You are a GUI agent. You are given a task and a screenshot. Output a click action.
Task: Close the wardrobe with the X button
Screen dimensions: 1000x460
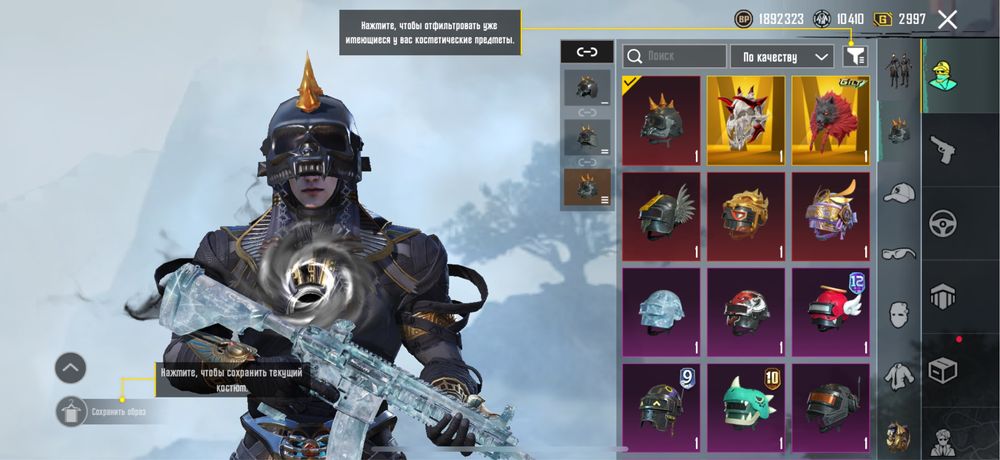point(947,19)
